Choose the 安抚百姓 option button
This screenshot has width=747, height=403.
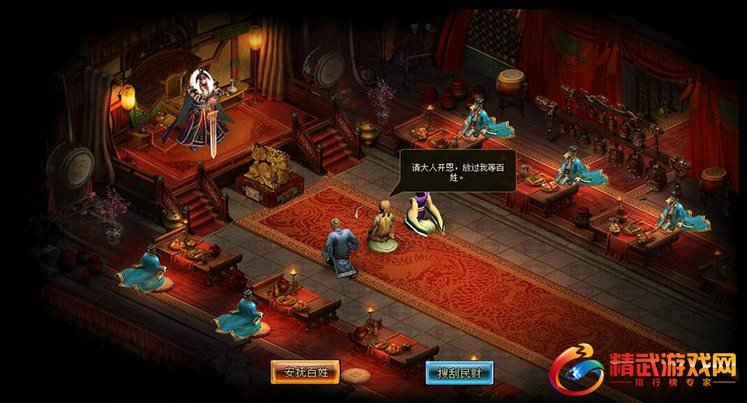pos(306,371)
